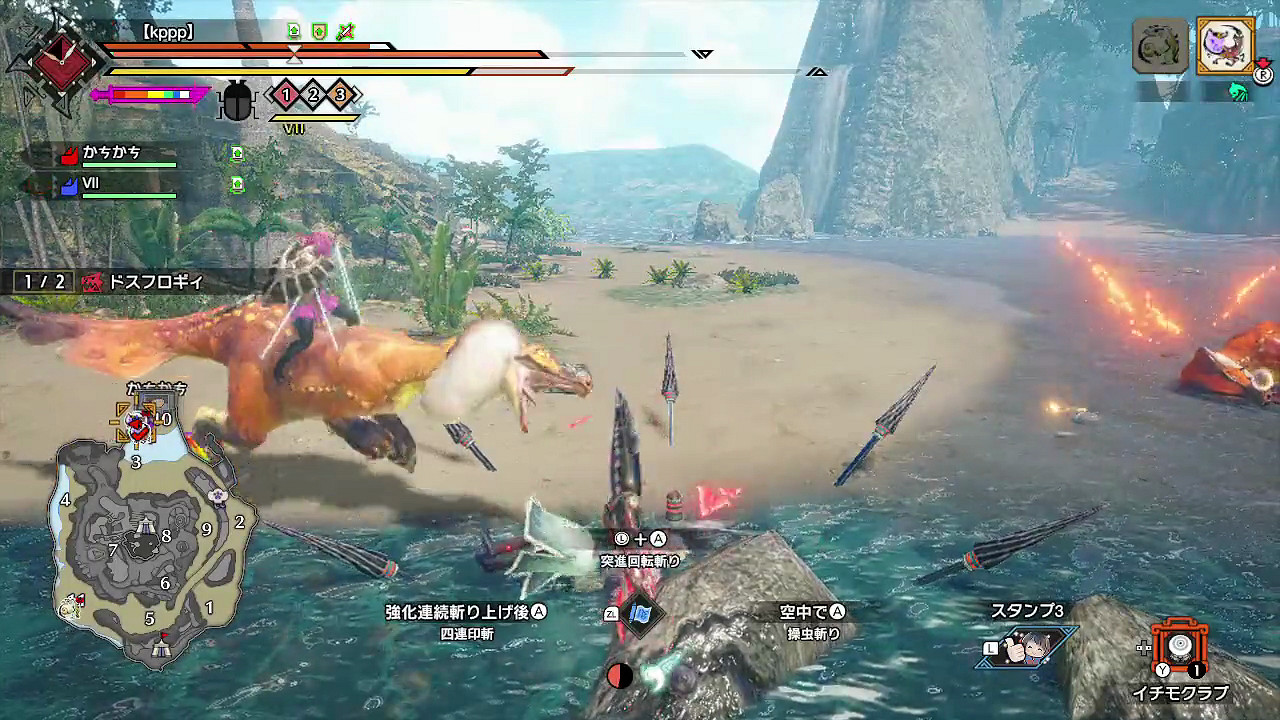The image size is (1280, 720).
Task: Toggle the attack-up green arrow buff icon by かちかち
Action: click(237, 153)
